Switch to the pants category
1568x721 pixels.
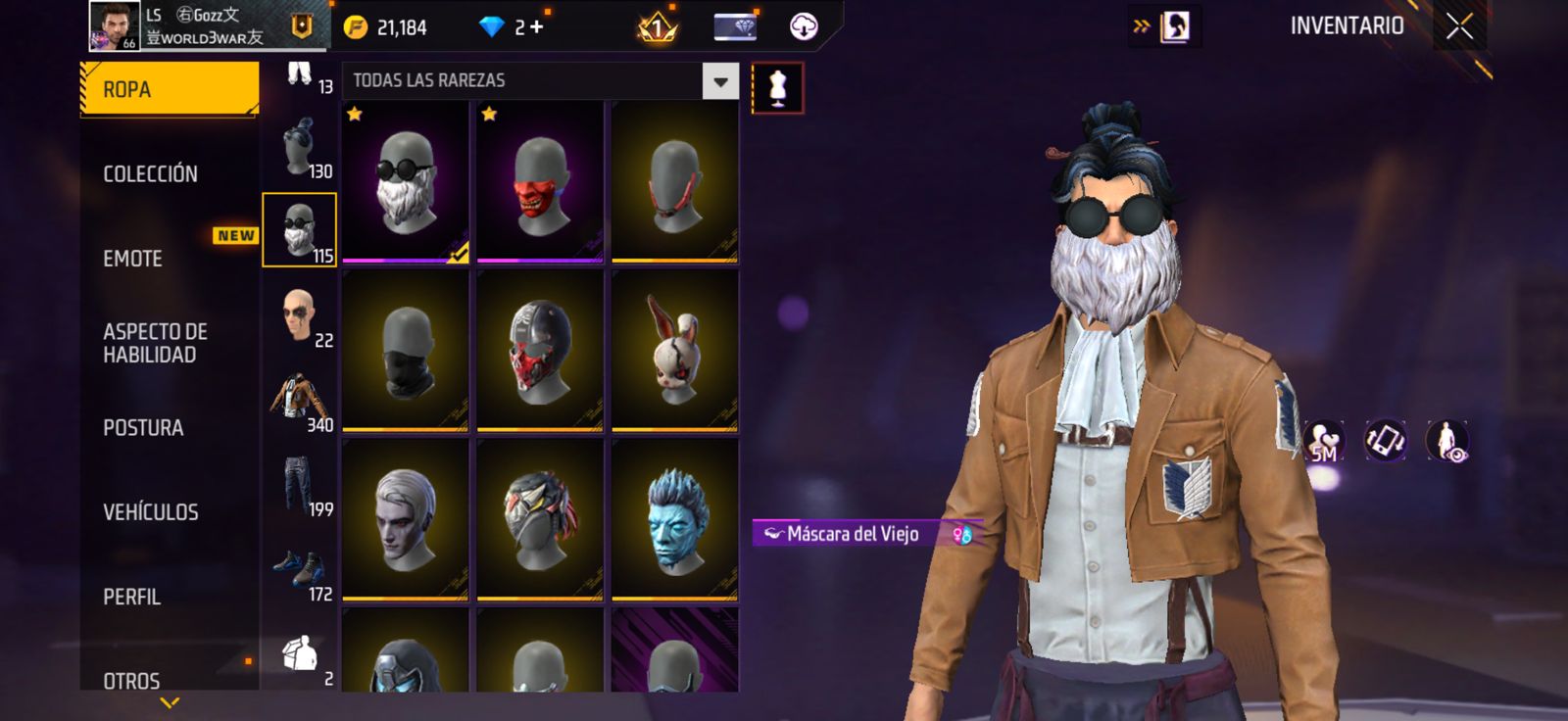click(300, 485)
